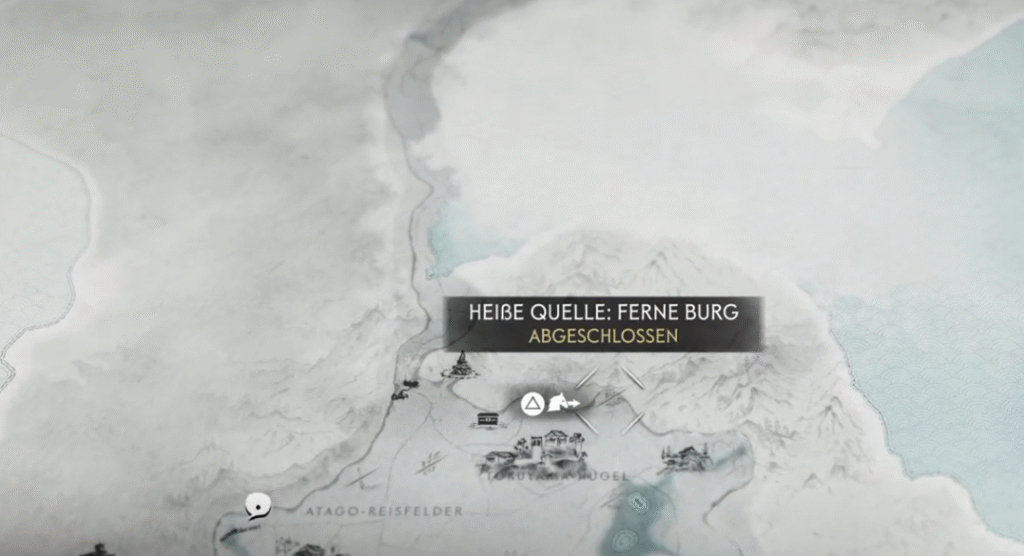Click the Heiße Quelle: Ferne Burg tooltip
This screenshot has height=556, width=1024.
click(x=604, y=324)
